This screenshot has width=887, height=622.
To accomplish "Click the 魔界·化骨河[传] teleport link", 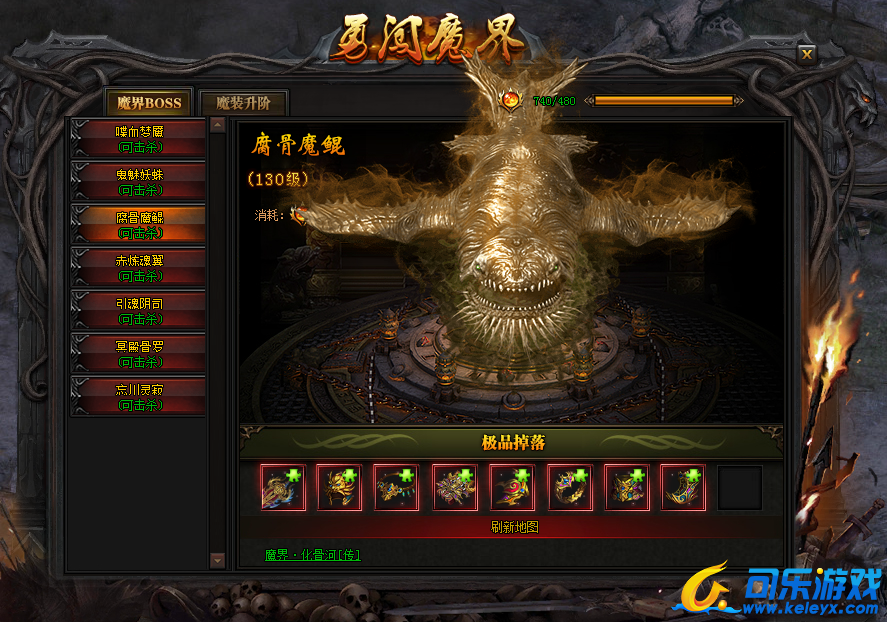I will [312, 554].
